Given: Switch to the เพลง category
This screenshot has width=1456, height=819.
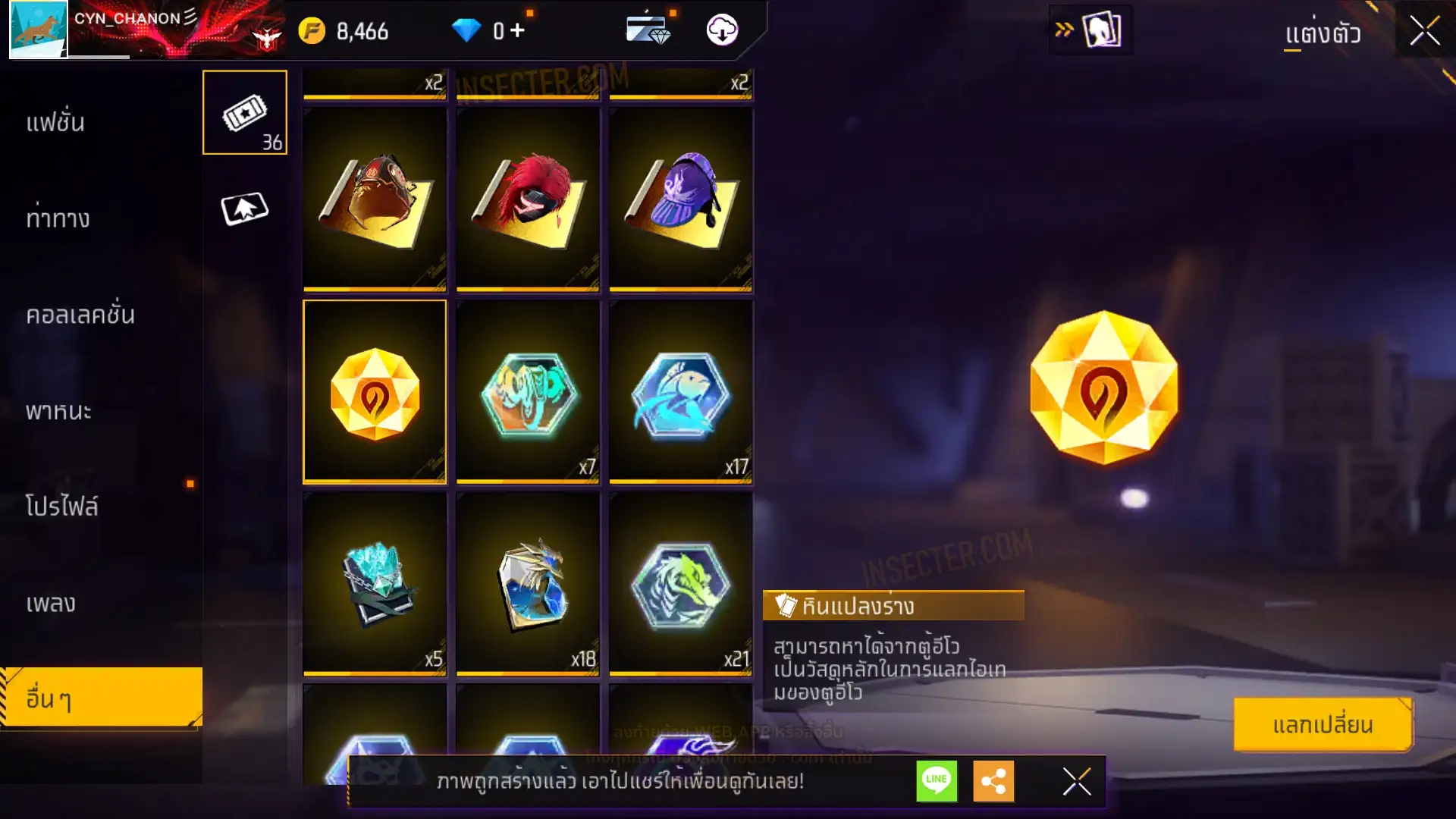Looking at the screenshot, I should click(51, 604).
